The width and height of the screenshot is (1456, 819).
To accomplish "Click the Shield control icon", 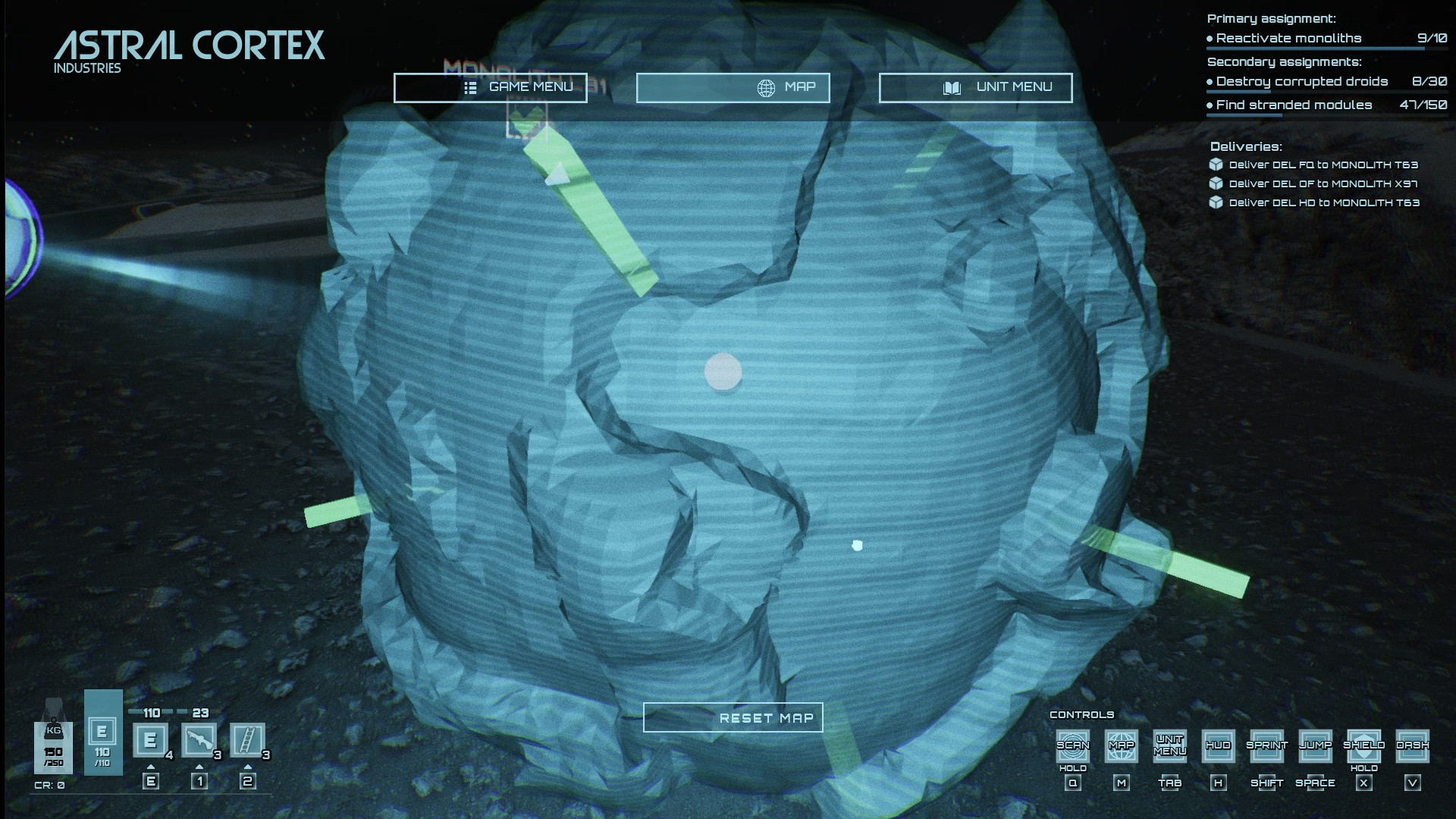I will click(1365, 747).
